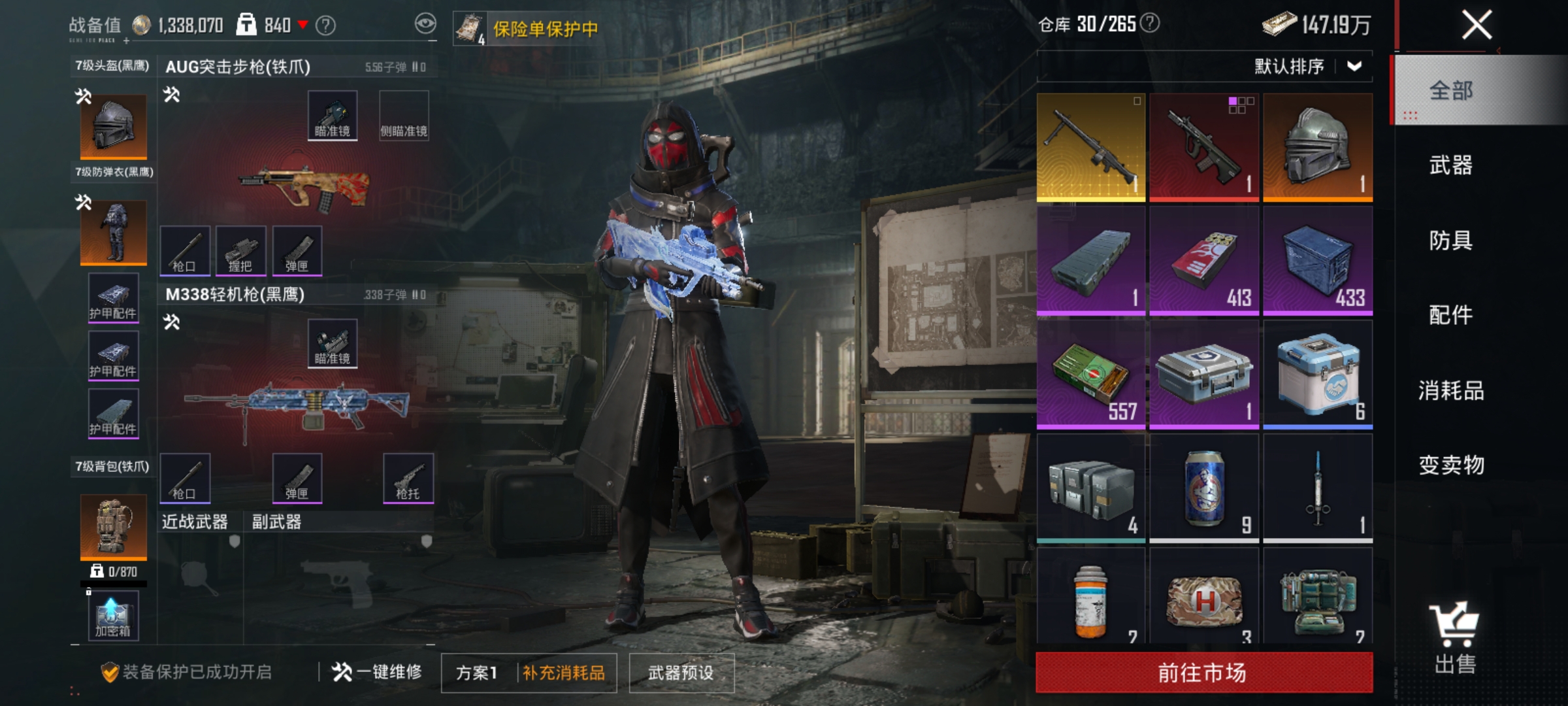1568x706 pixels.
Task: Open the 瞄准镜 scope slot on the AUG
Action: coord(333,114)
